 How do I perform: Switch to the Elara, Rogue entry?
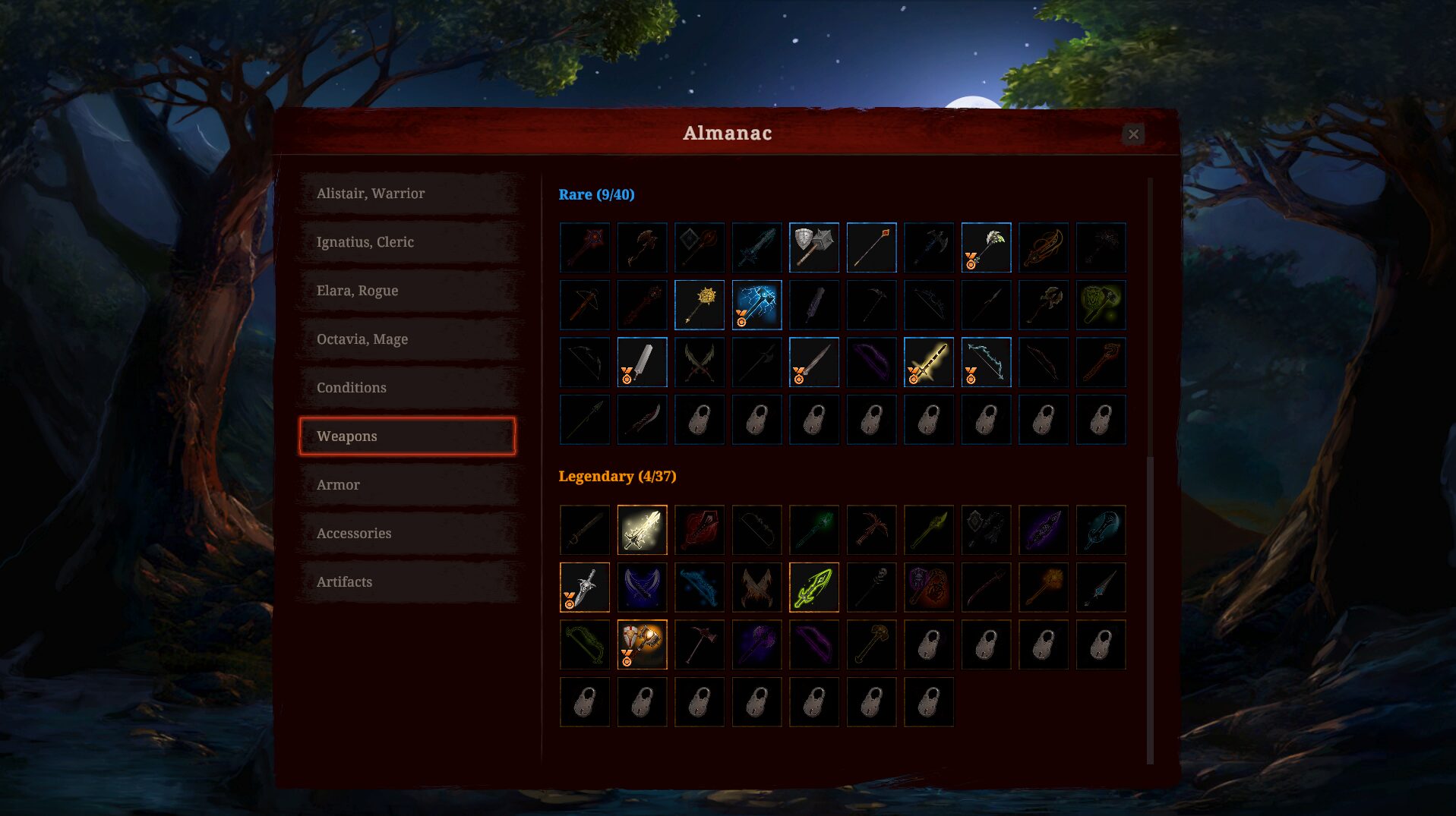[407, 291]
